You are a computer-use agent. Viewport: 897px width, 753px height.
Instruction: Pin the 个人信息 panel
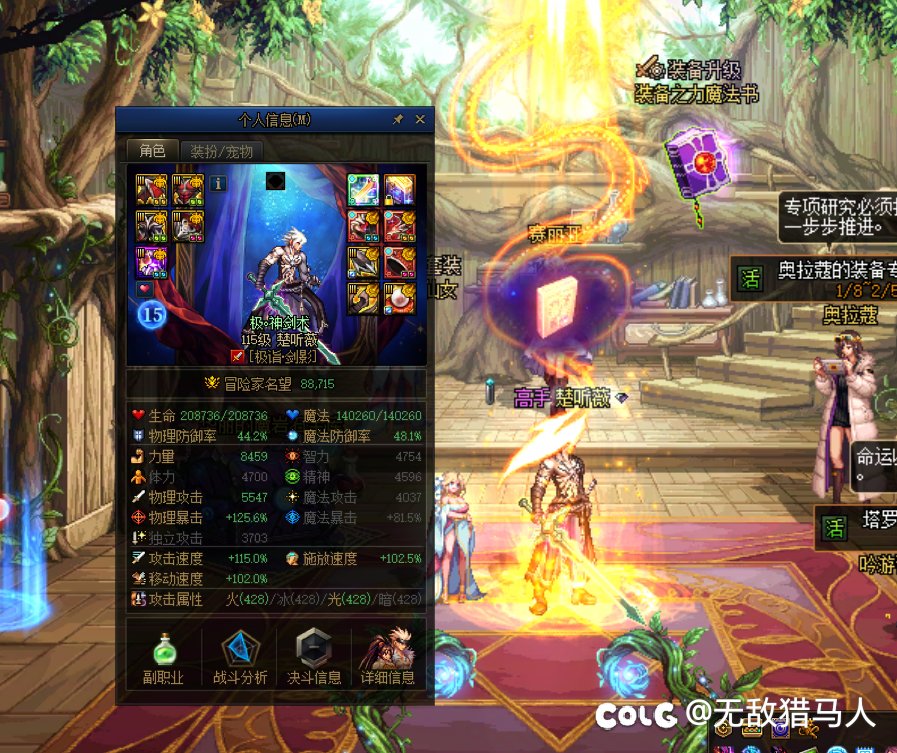[398, 120]
